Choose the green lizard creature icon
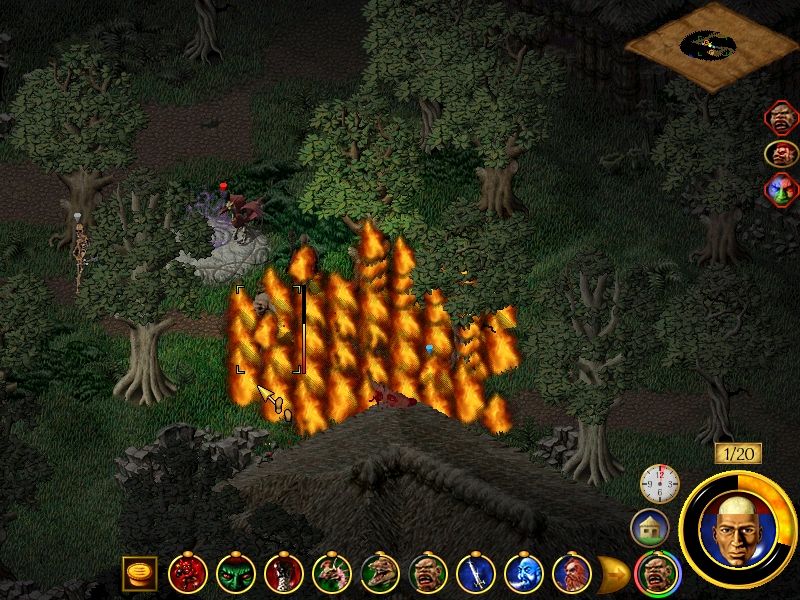This screenshot has height=600, width=800. pyautogui.click(x=380, y=573)
